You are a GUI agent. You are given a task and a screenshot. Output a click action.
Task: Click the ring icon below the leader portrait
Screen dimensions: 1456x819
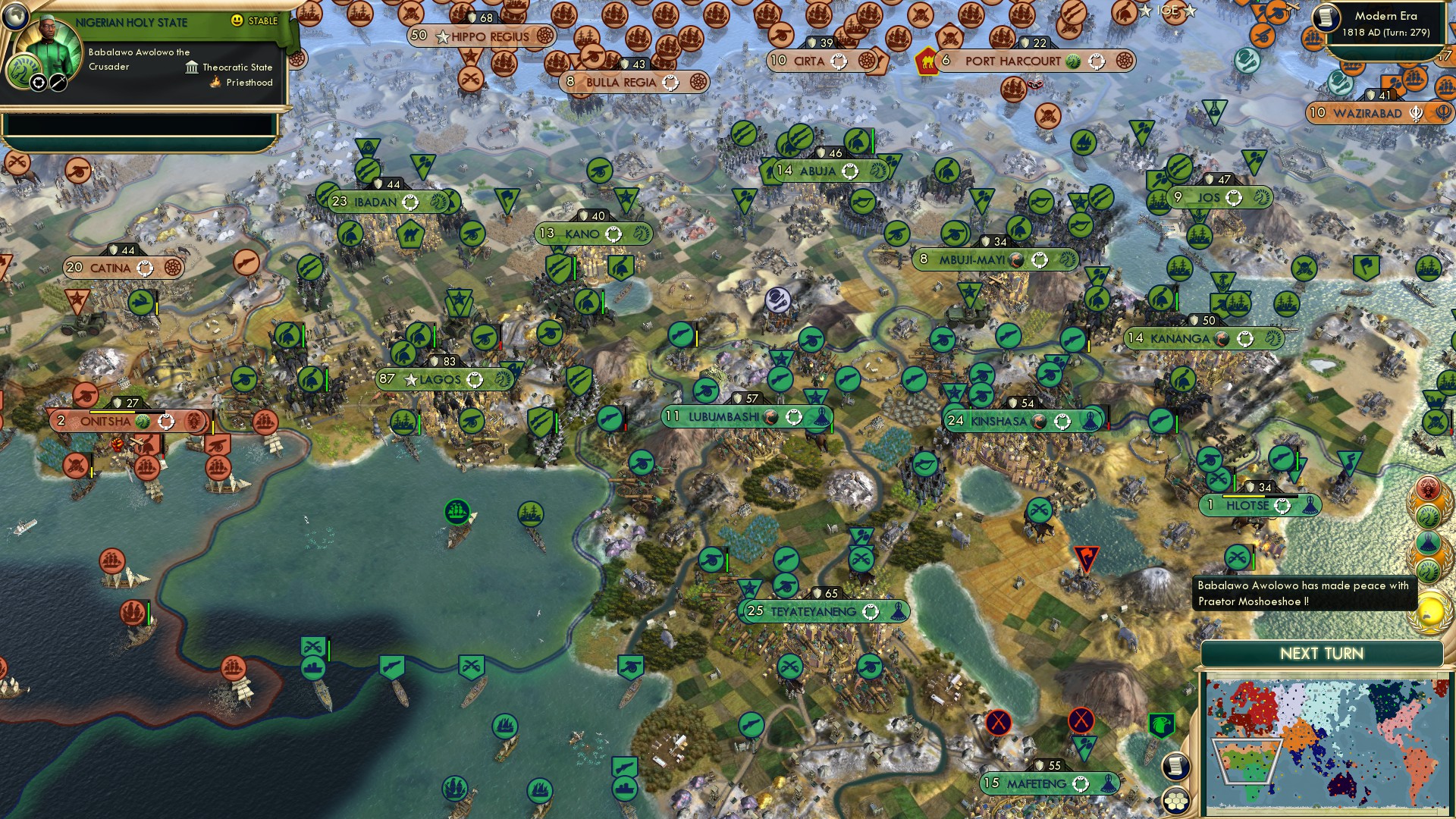click(37, 83)
